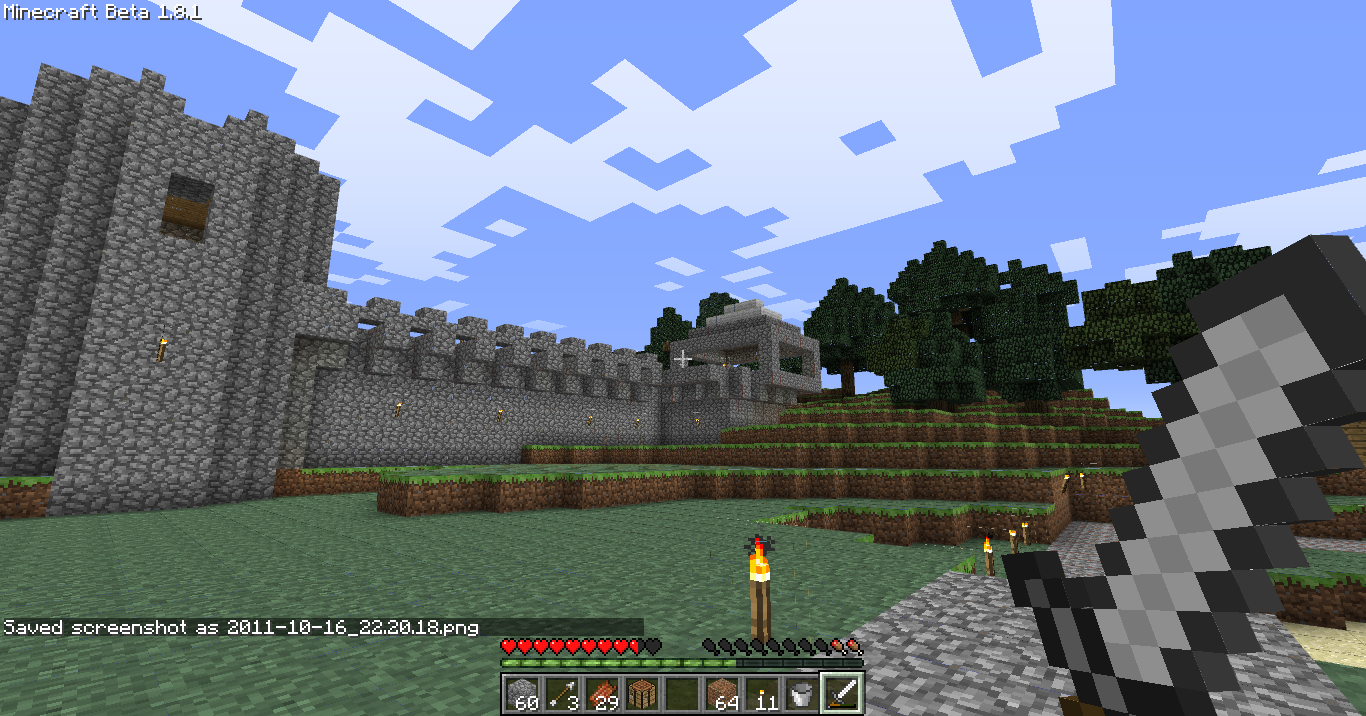Select the dirt block stack
1366x716 pixels.
pos(722,692)
